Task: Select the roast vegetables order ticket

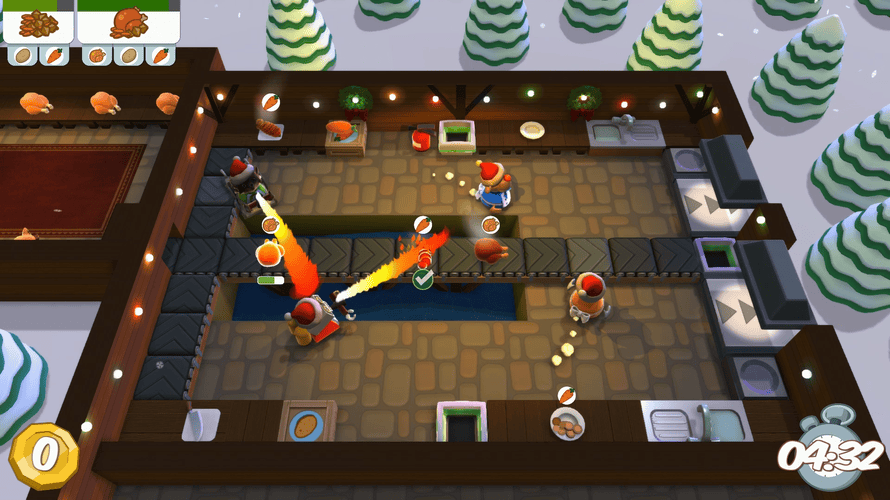Action: [x=38, y=22]
